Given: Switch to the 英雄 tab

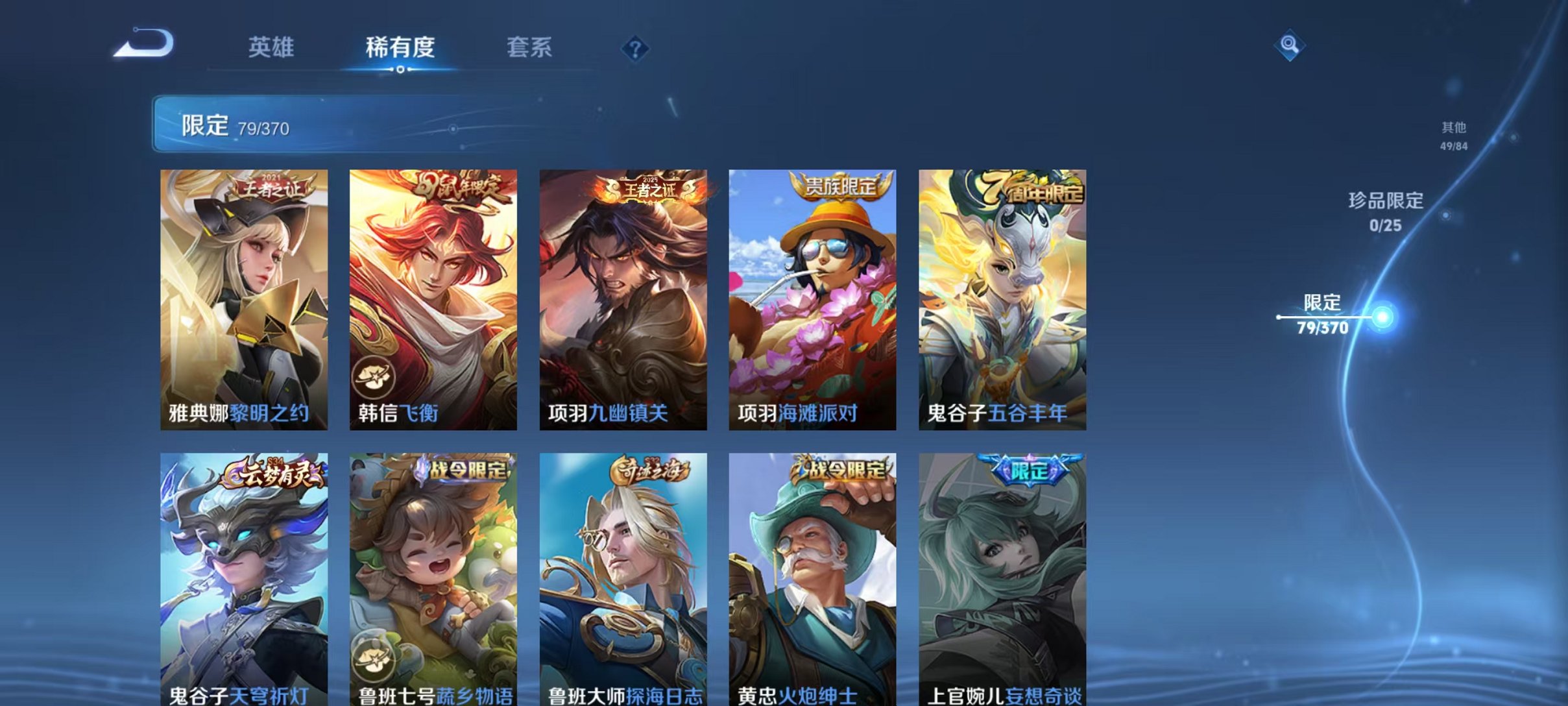Looking at the screenshot, I should click(x=272, y=47).
